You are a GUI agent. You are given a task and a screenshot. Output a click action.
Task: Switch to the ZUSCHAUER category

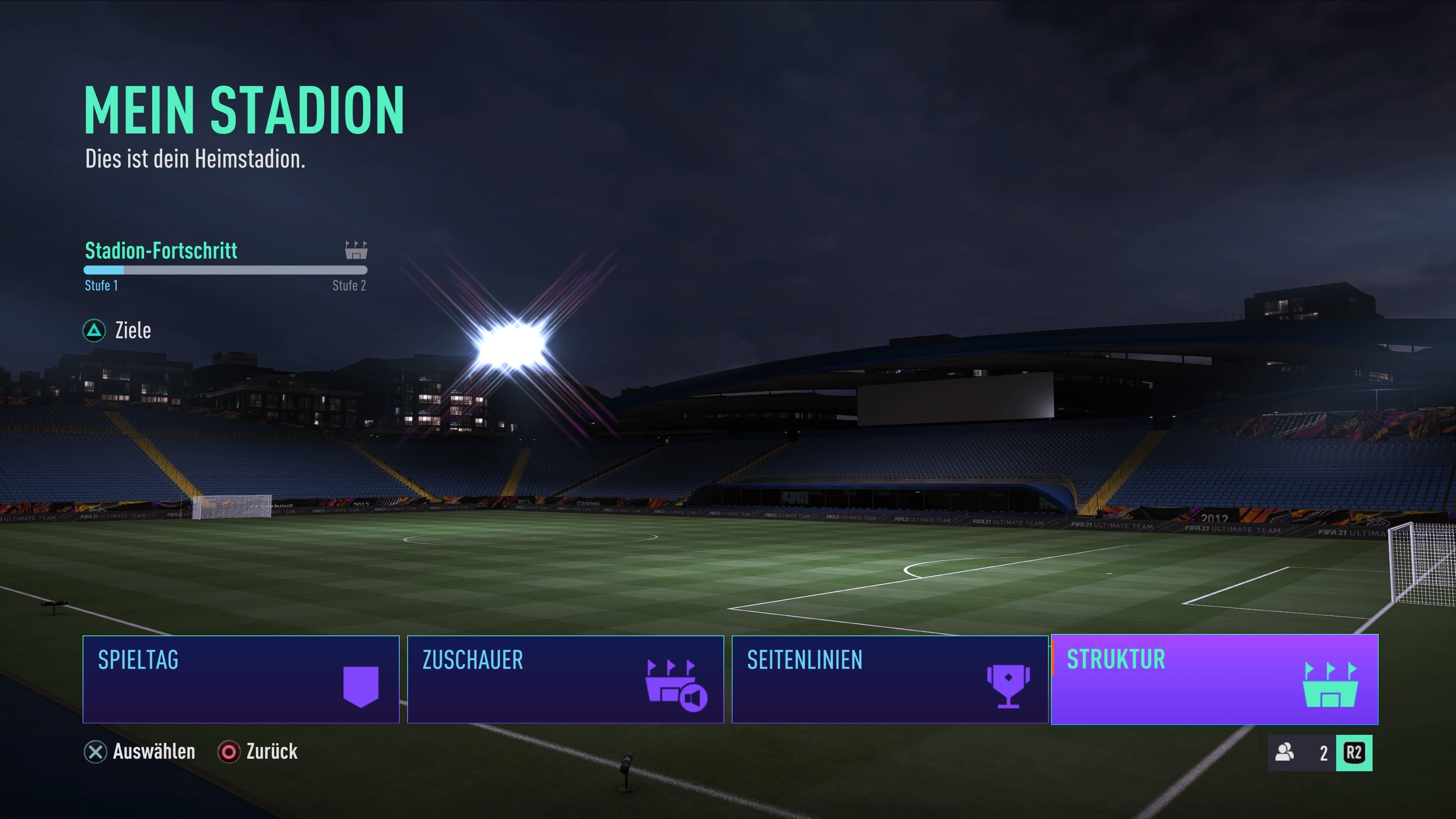pos(565,680)
